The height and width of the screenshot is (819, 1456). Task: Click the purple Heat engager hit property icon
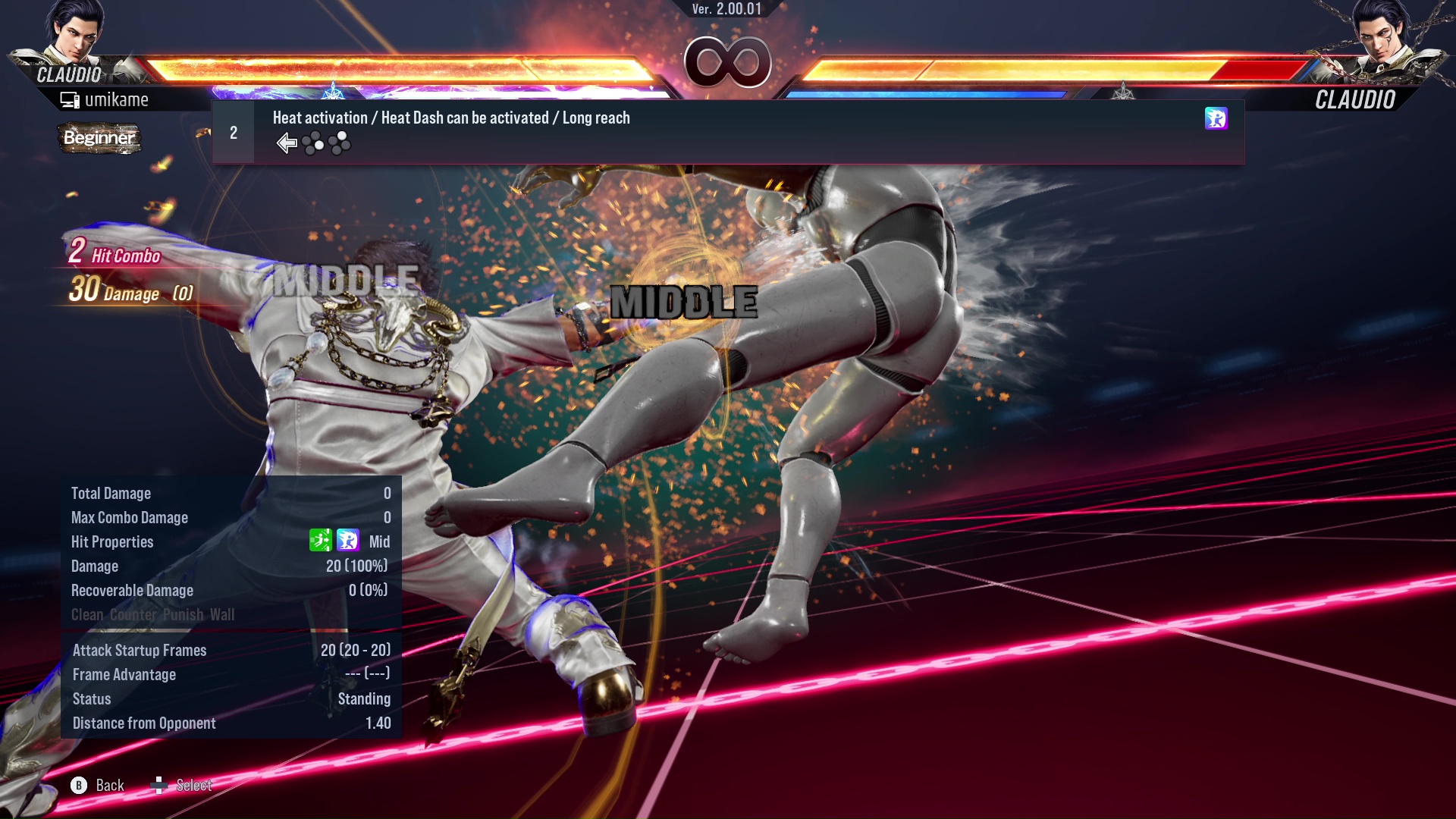(x=347, y=541)
